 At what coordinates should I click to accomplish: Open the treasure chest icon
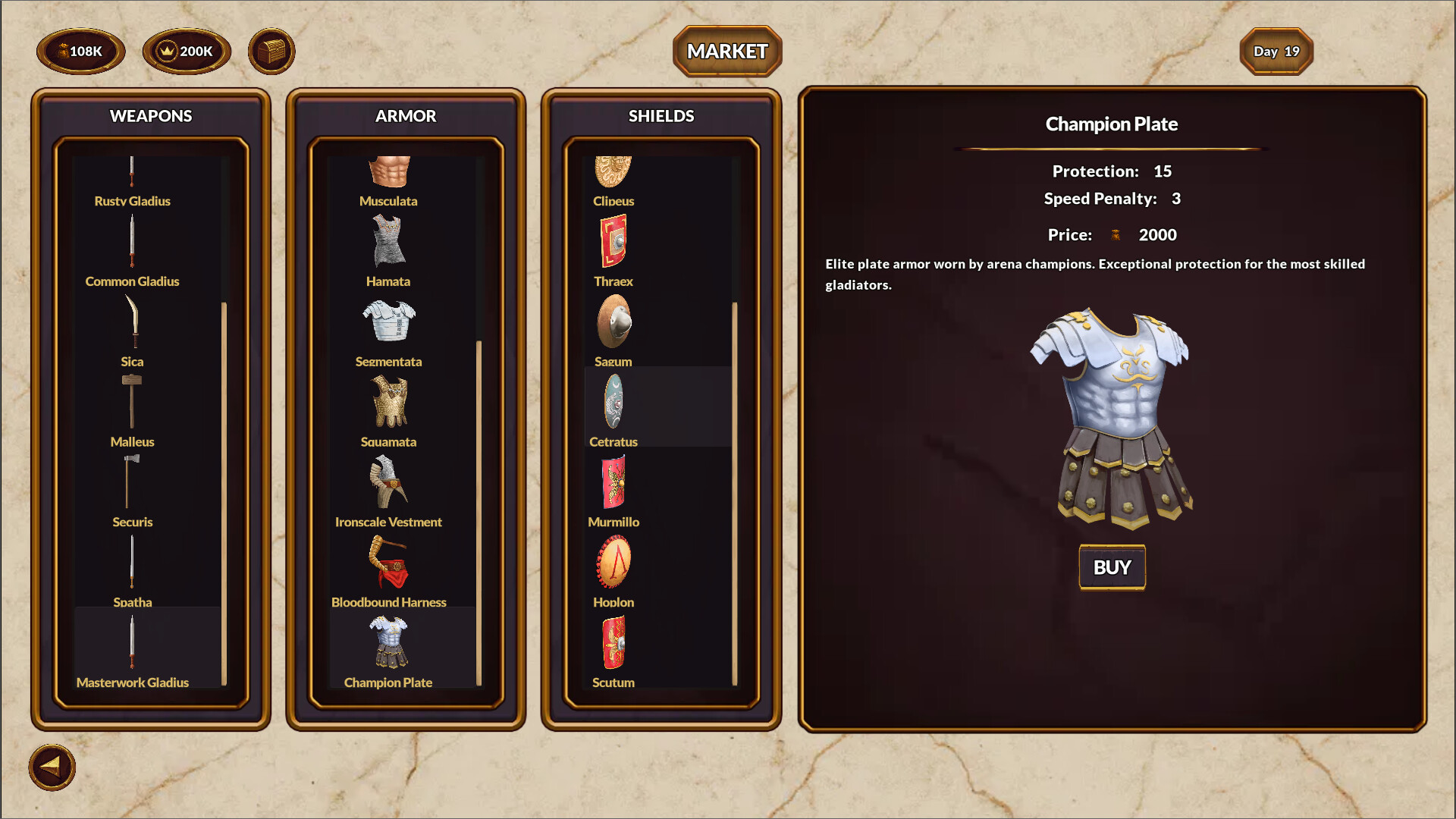[271, 51]
